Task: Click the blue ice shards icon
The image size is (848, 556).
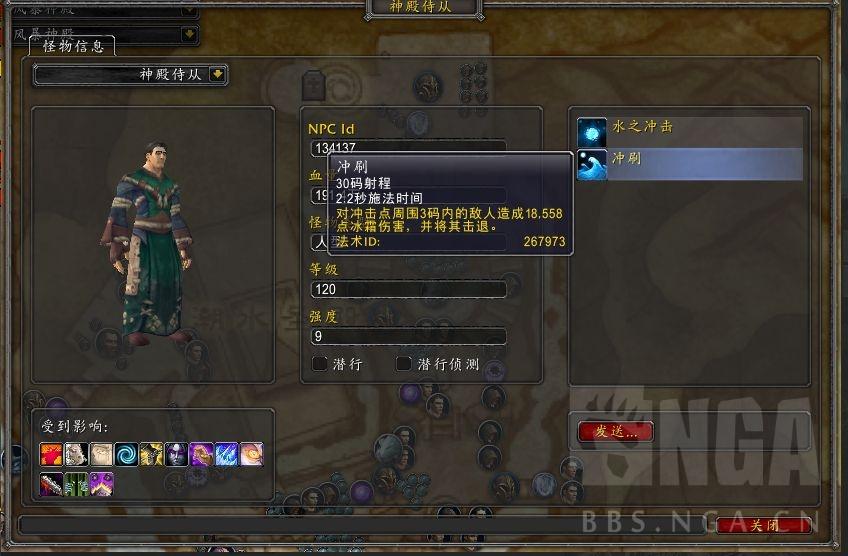Action: coord(227,456)
